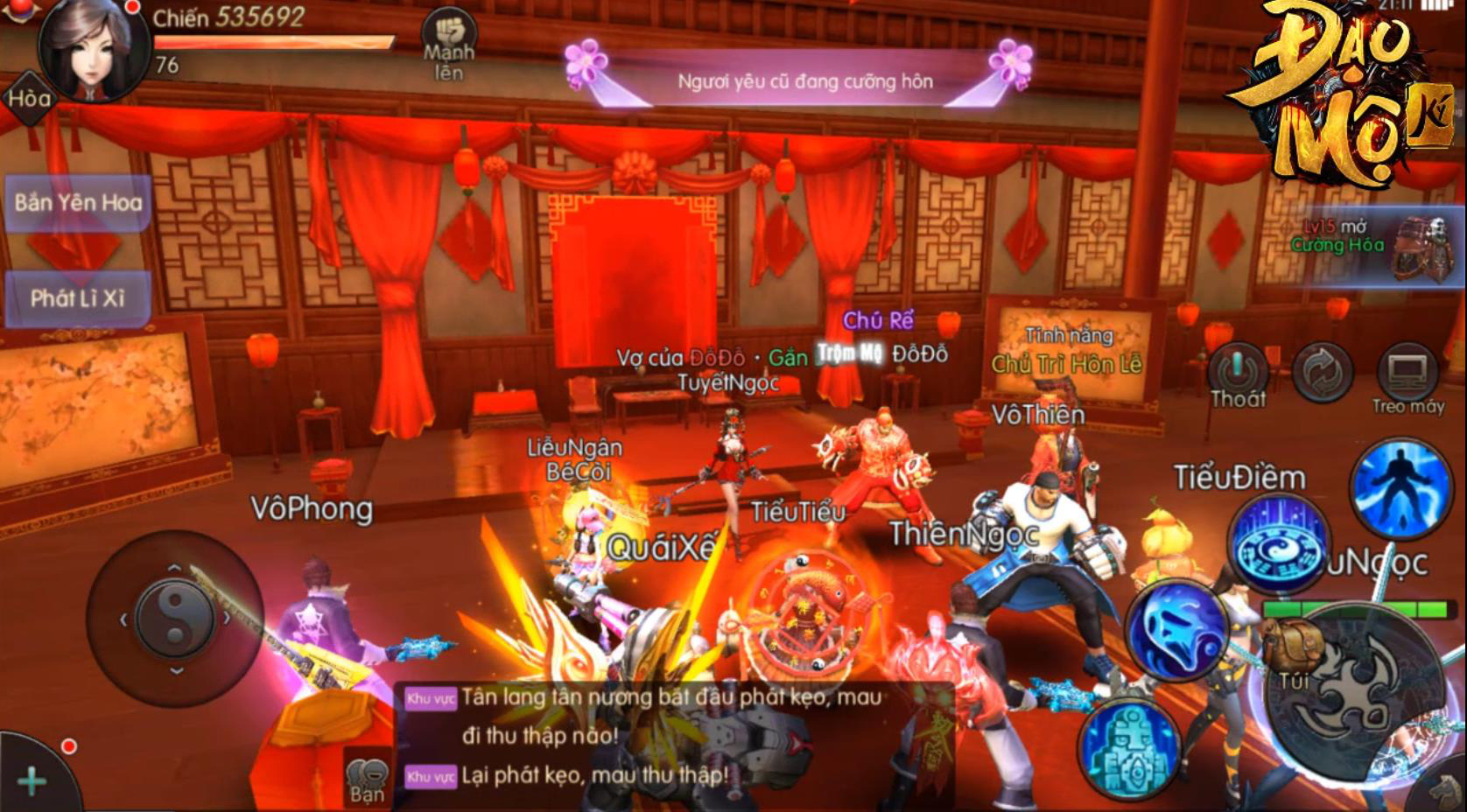Tap the Chú Rể groom nameplate
Image resolution: width=1467 pixels, height=812 pixels.
879,320
